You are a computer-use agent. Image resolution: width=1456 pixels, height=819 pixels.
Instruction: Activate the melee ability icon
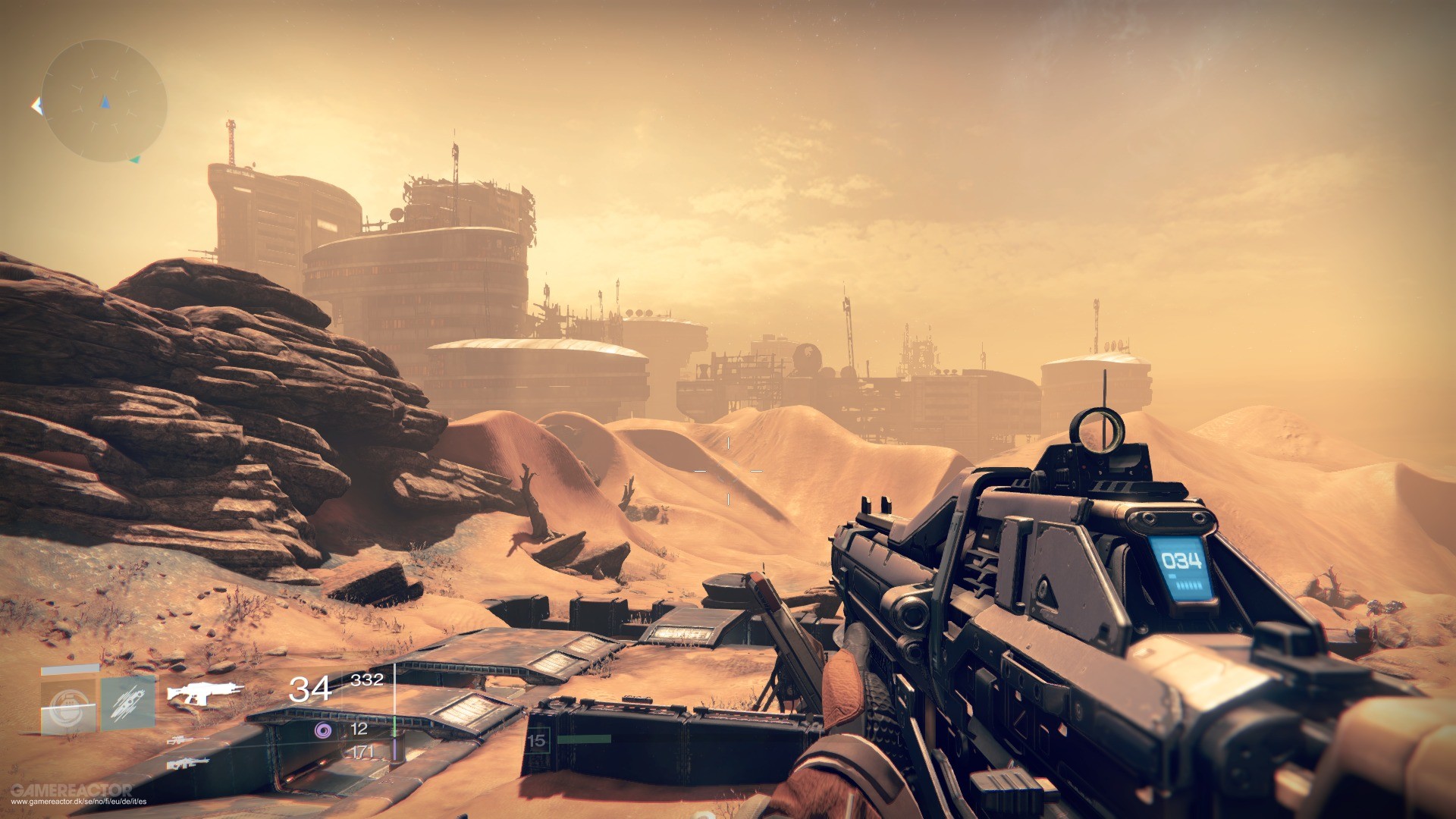click(x=127, y=704)
